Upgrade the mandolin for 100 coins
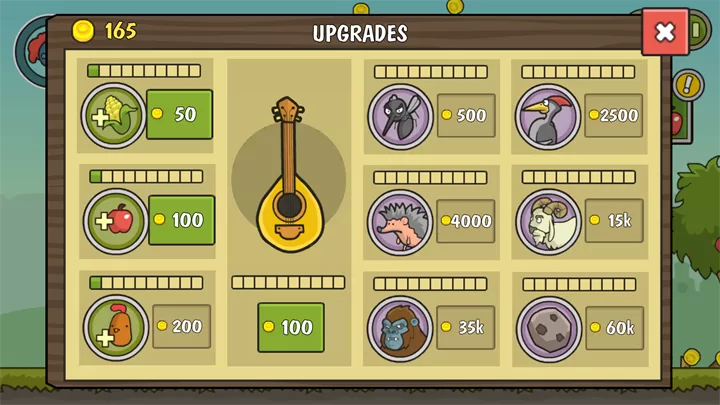Screen dimensions: 720x405 pos(290,327)
